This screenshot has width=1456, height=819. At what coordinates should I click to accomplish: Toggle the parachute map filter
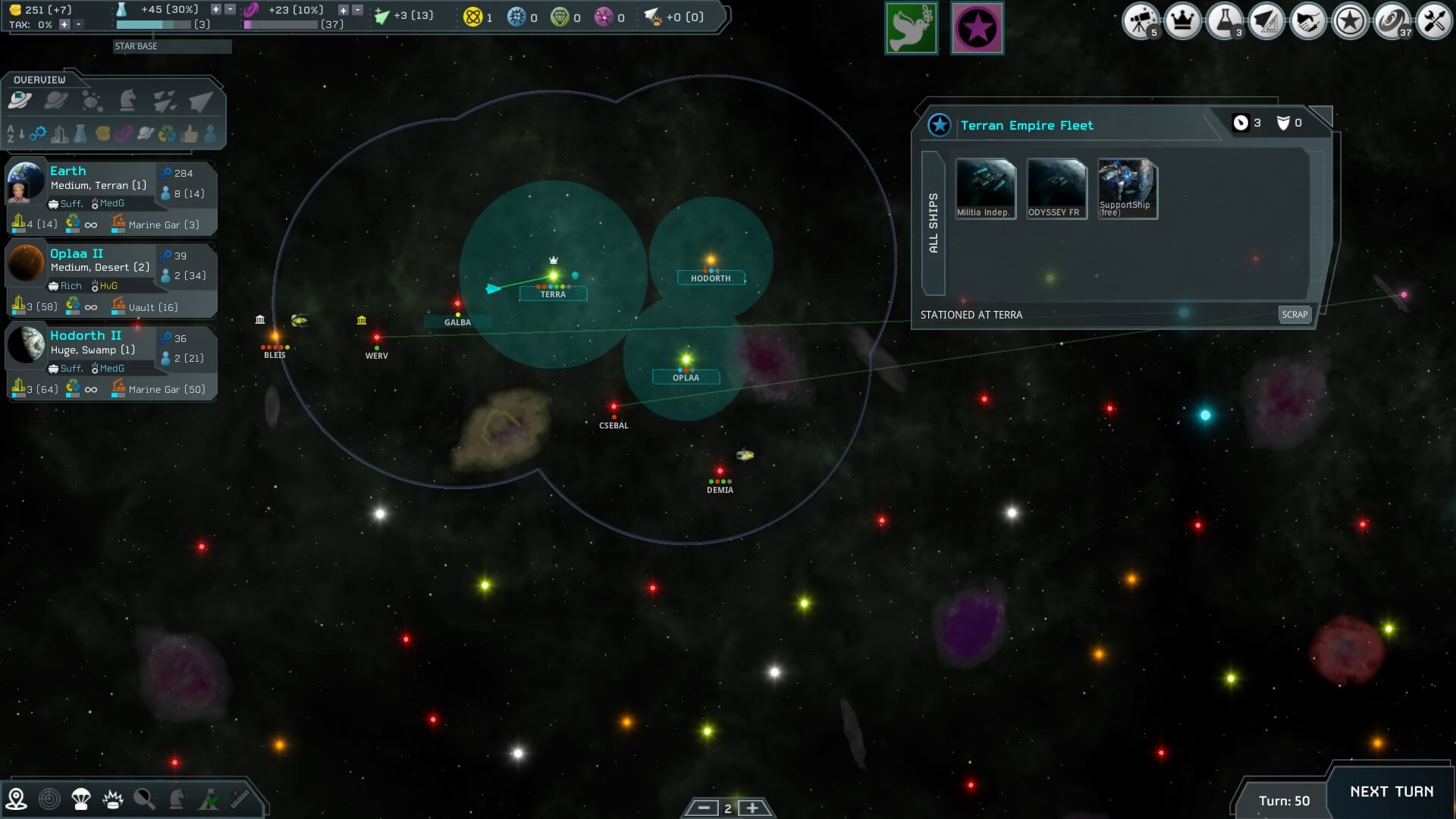[80, 799]
